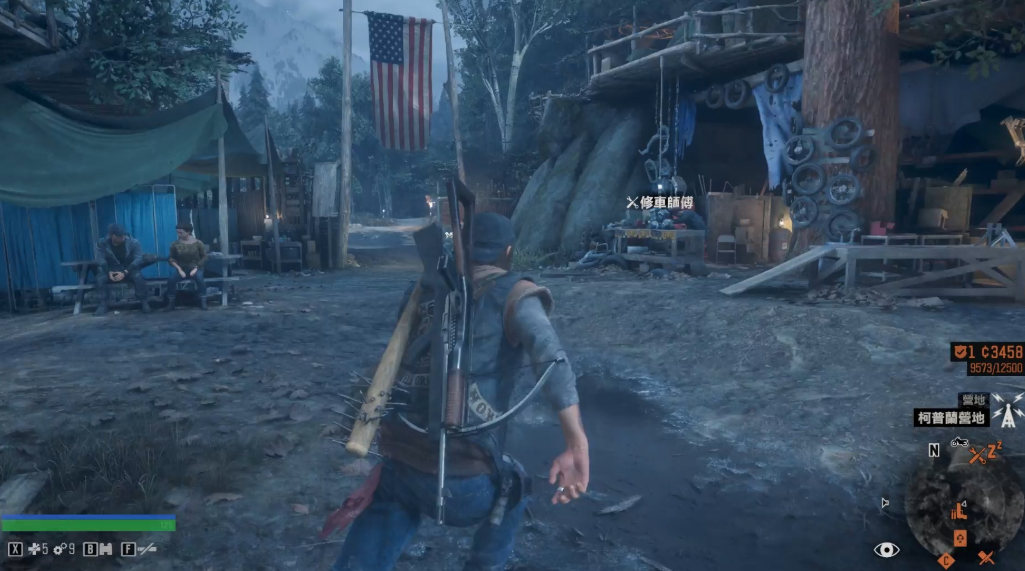This screenshot has height=571, width=1025.
Task: Click the orange square marker on minimap
Action: [x=960, y=538]
